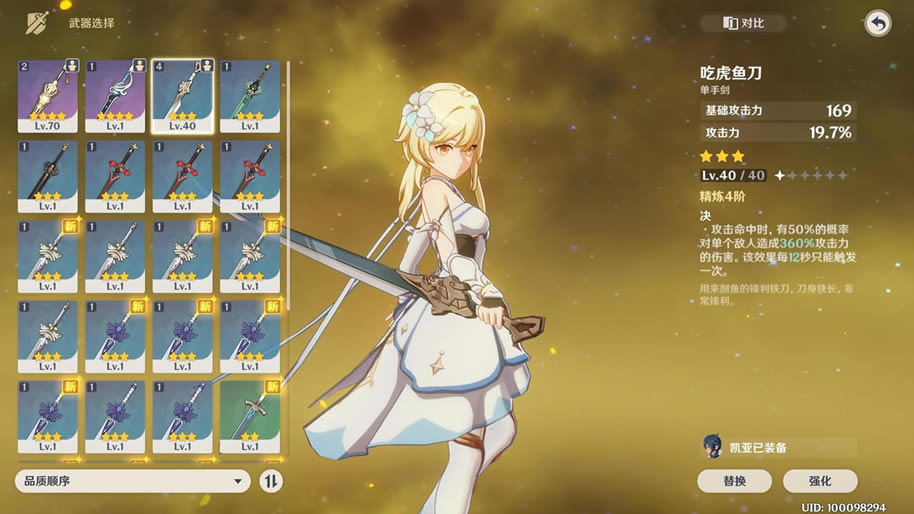This screenshot has width=914, height=514.
Task: Go back using the return arrow
Action: click(x=877, y=23)
